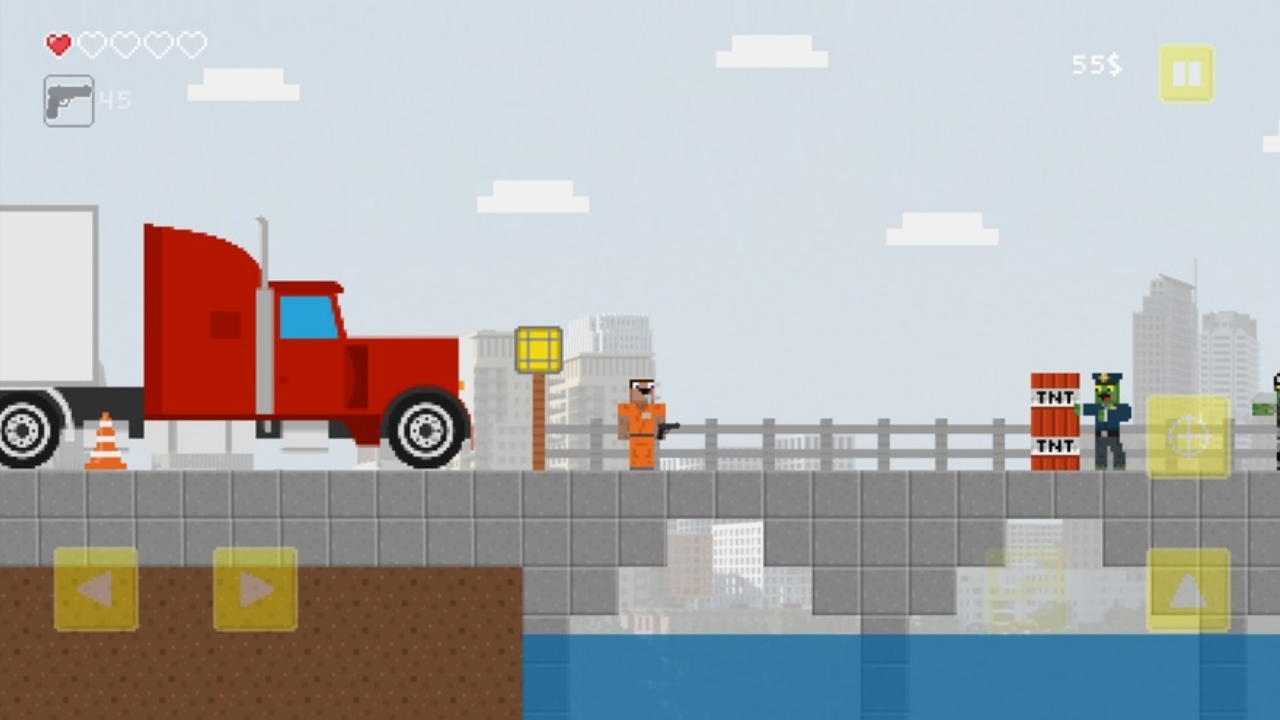
Task: Click the last empty heart outline
Action: point(193,45)
